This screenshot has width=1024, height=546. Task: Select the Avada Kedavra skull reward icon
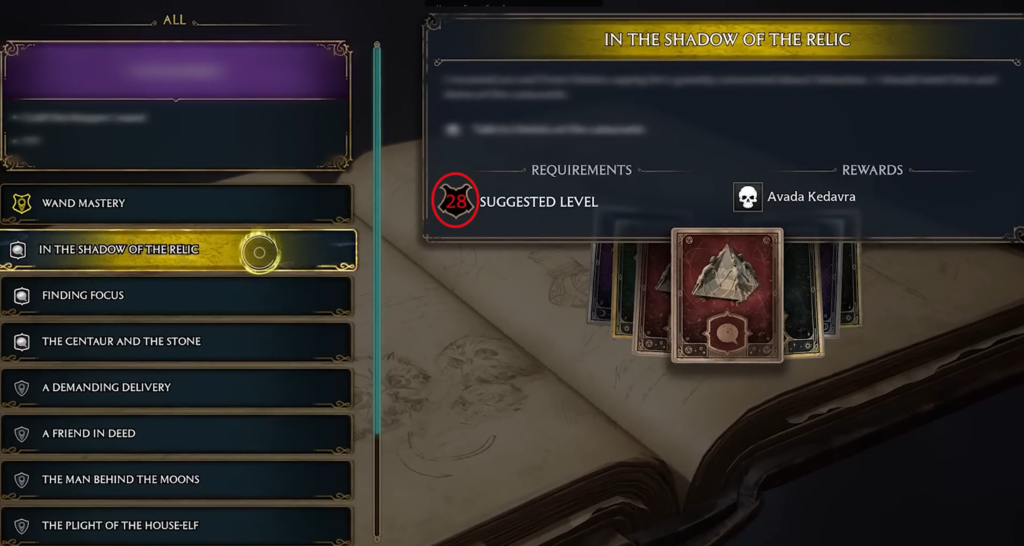click(x=747, y=197)
